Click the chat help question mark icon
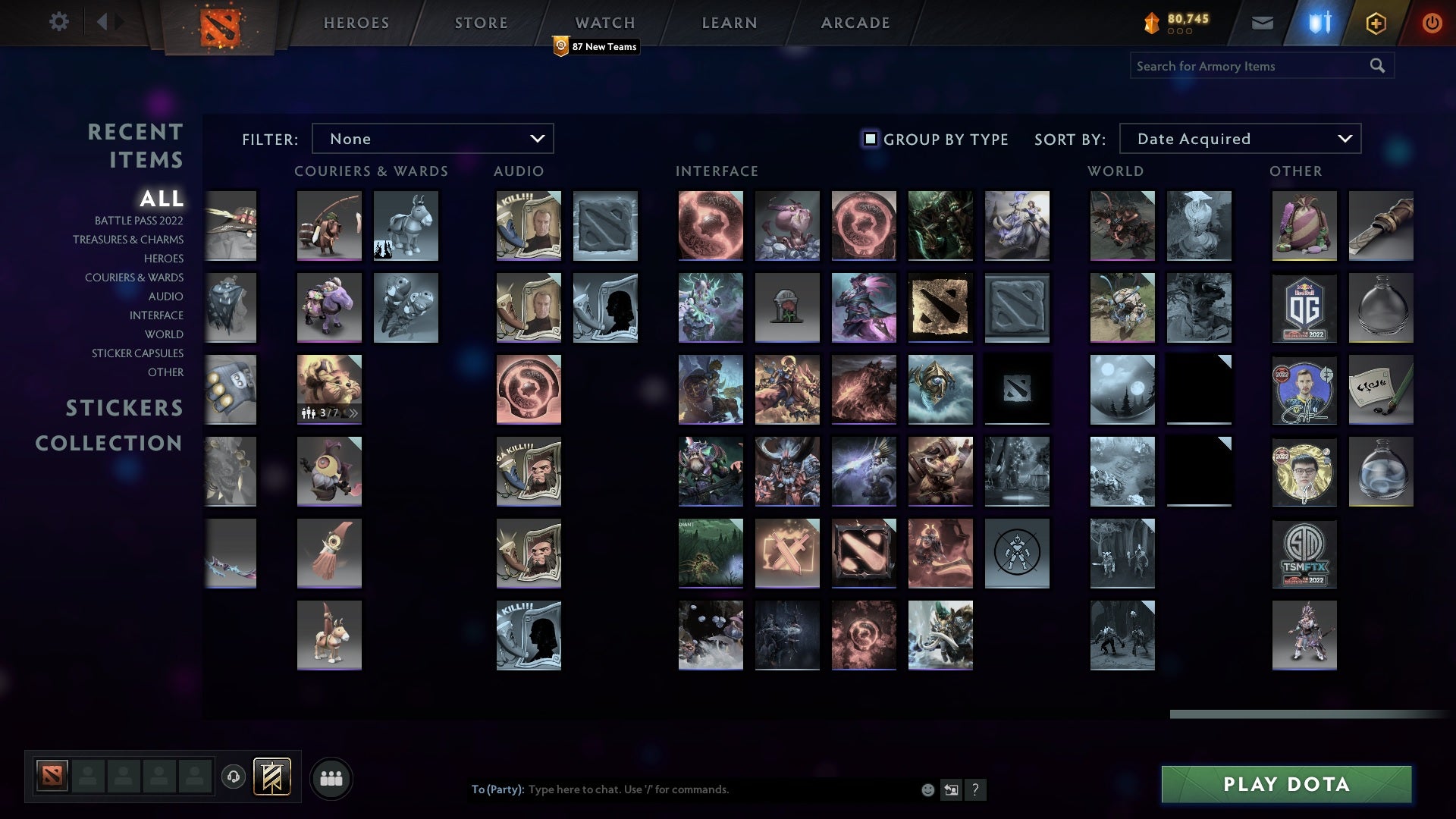The image size is (1456, 819). [x=976, y=789]
